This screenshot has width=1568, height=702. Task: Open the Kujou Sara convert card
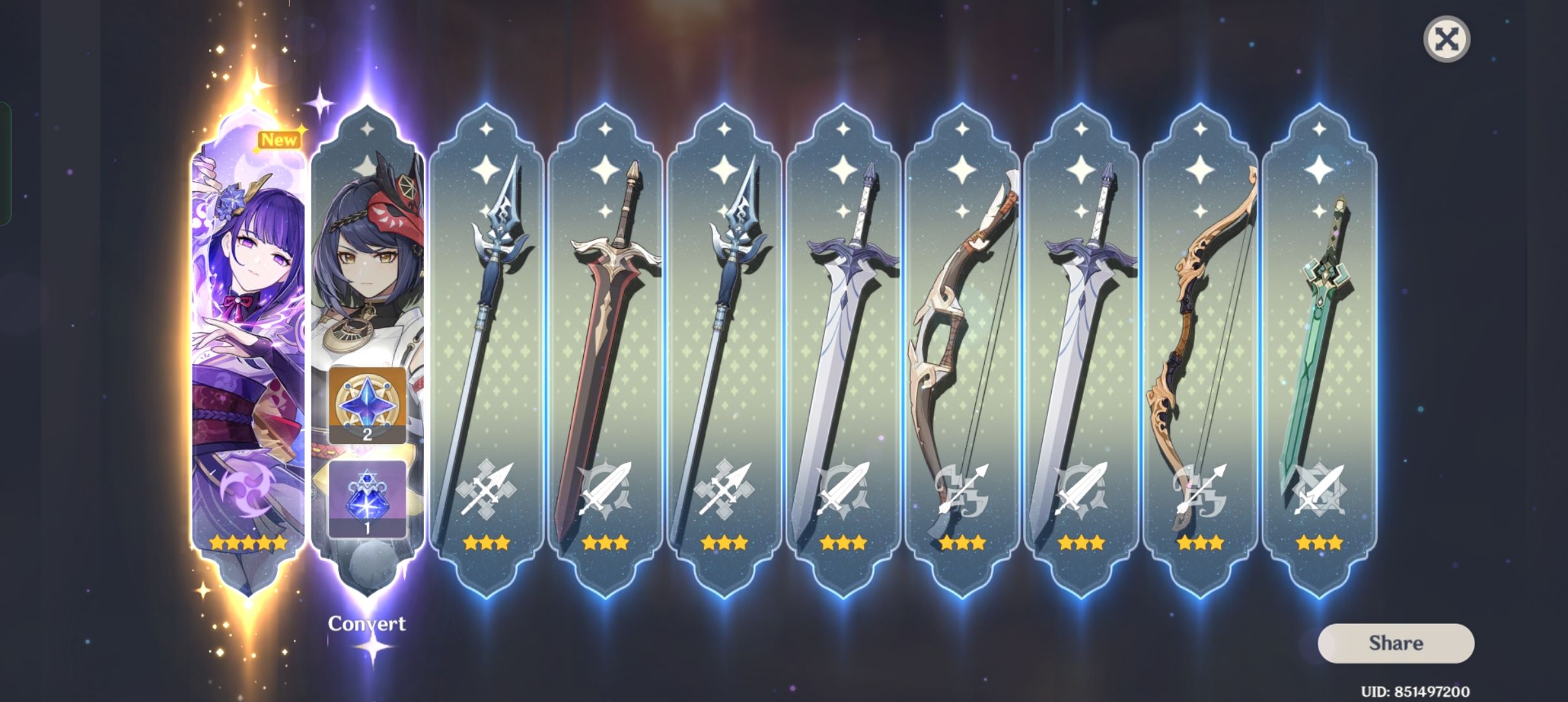[367, 260]
